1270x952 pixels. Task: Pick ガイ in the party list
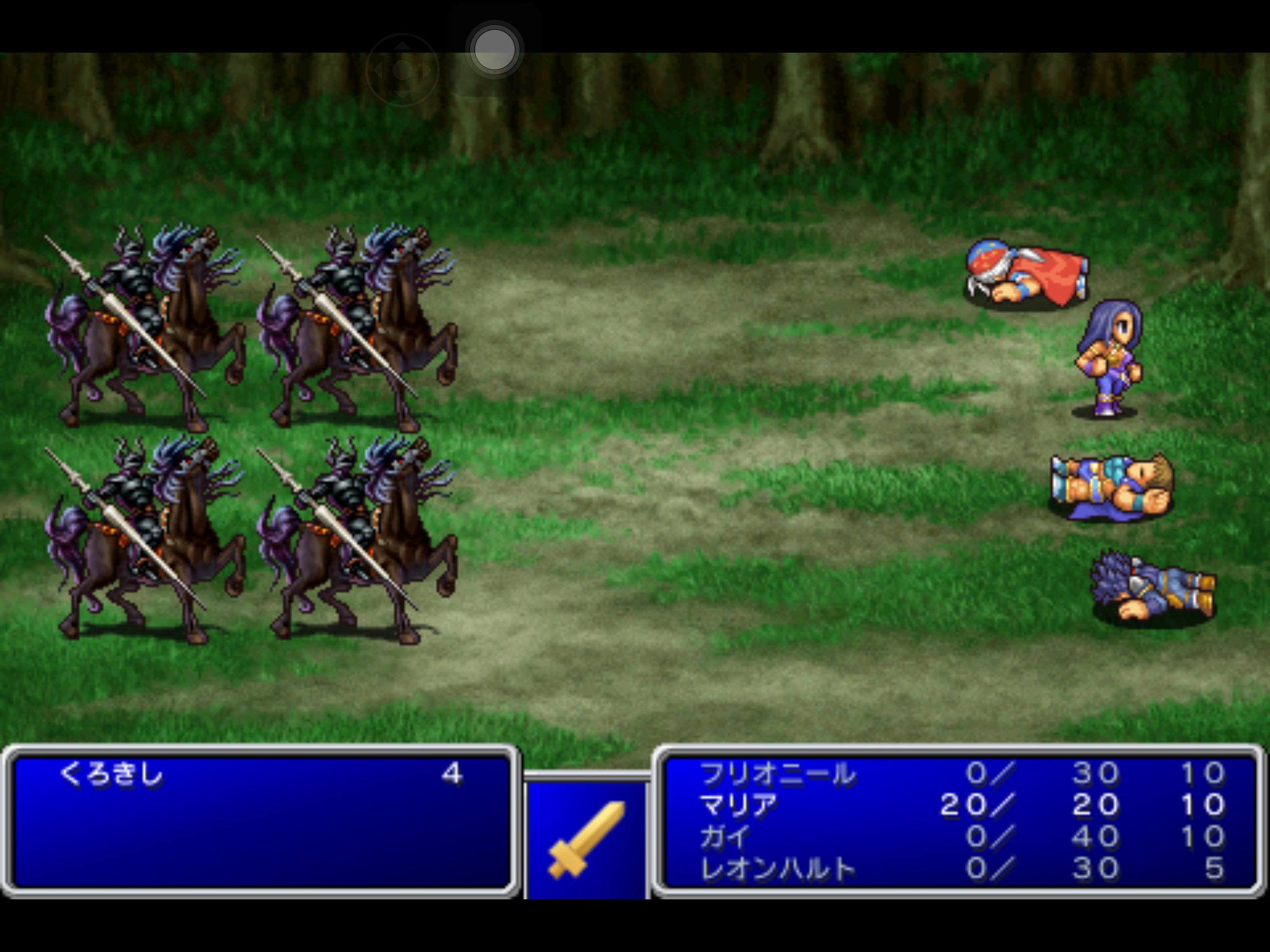pos(724,837)
